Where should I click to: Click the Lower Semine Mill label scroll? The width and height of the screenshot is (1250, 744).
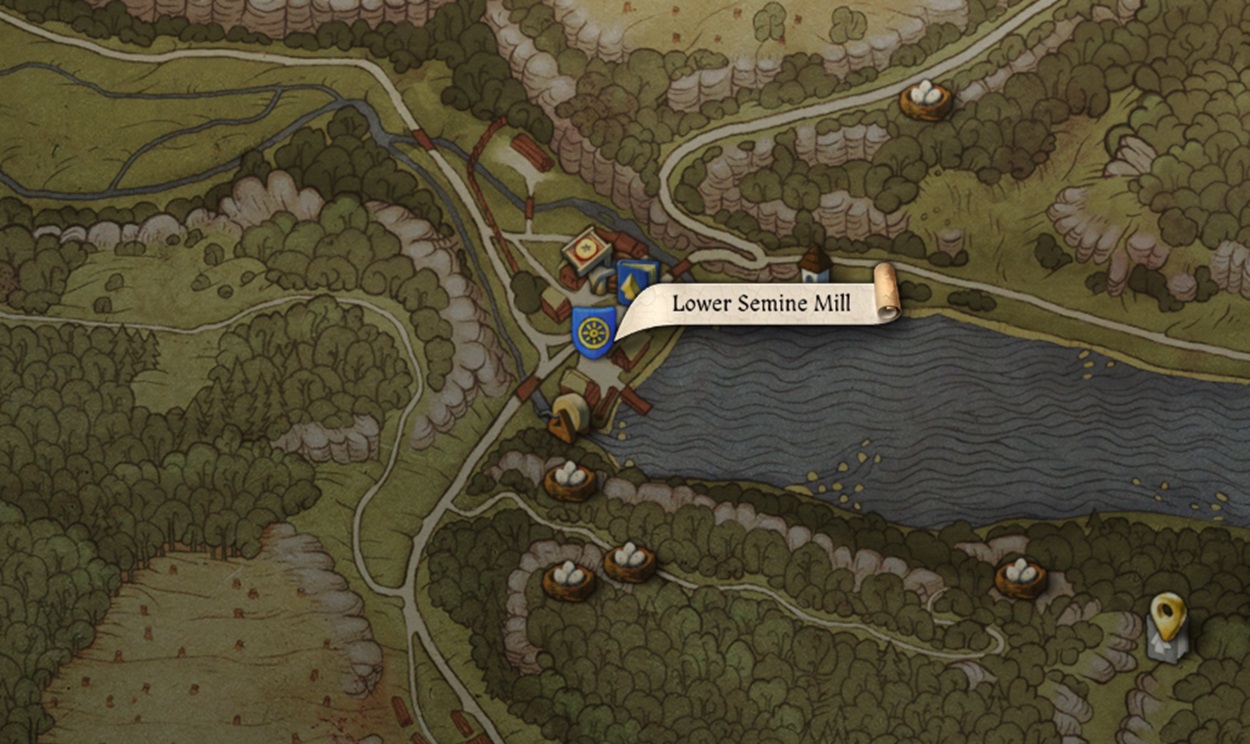[760, 304]
